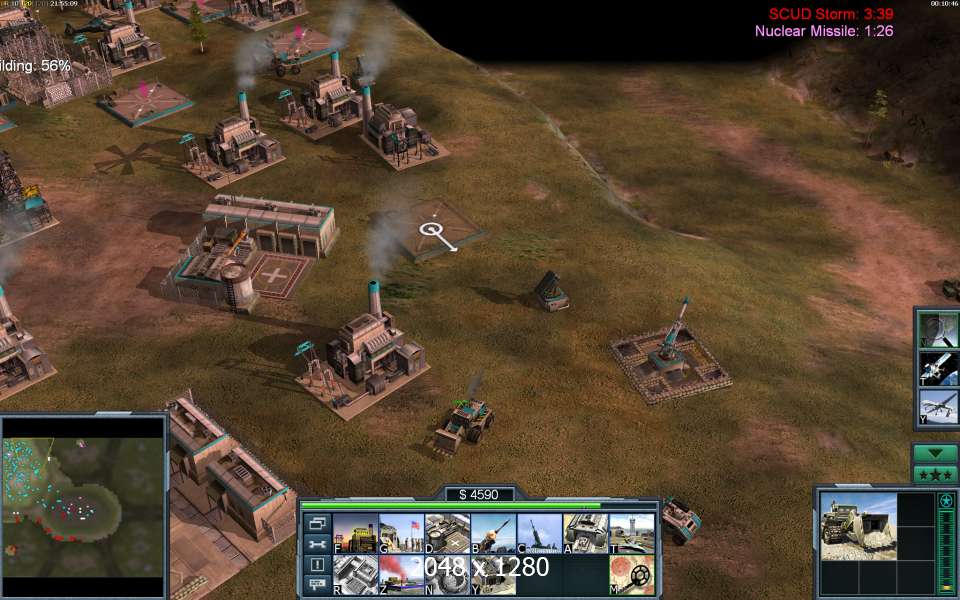Select the Detention Camp tower icon (T)
The height and width of the screenshot is (600, 960).
coord(631,534)
